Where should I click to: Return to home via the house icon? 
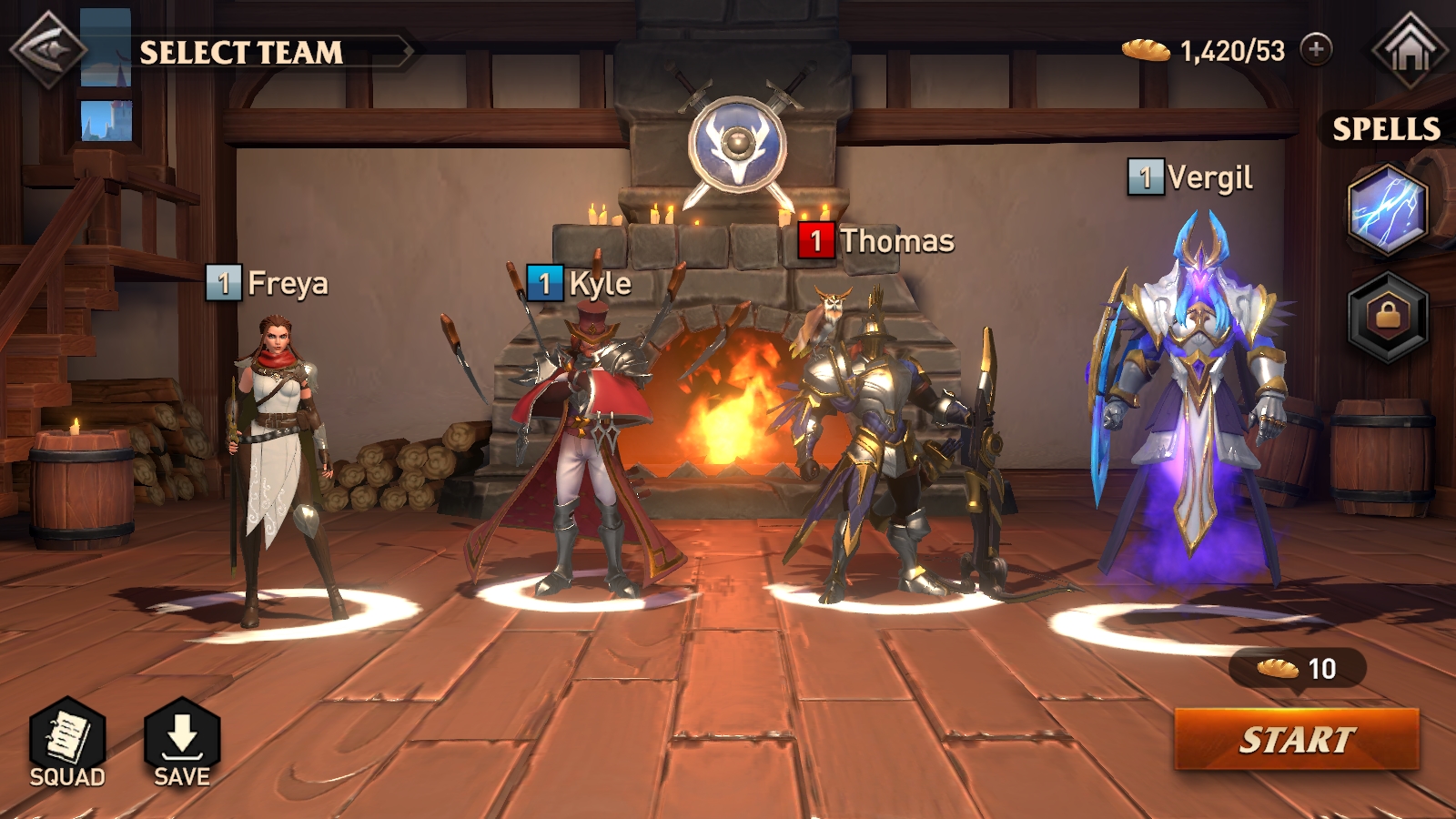pos(1410,50)
